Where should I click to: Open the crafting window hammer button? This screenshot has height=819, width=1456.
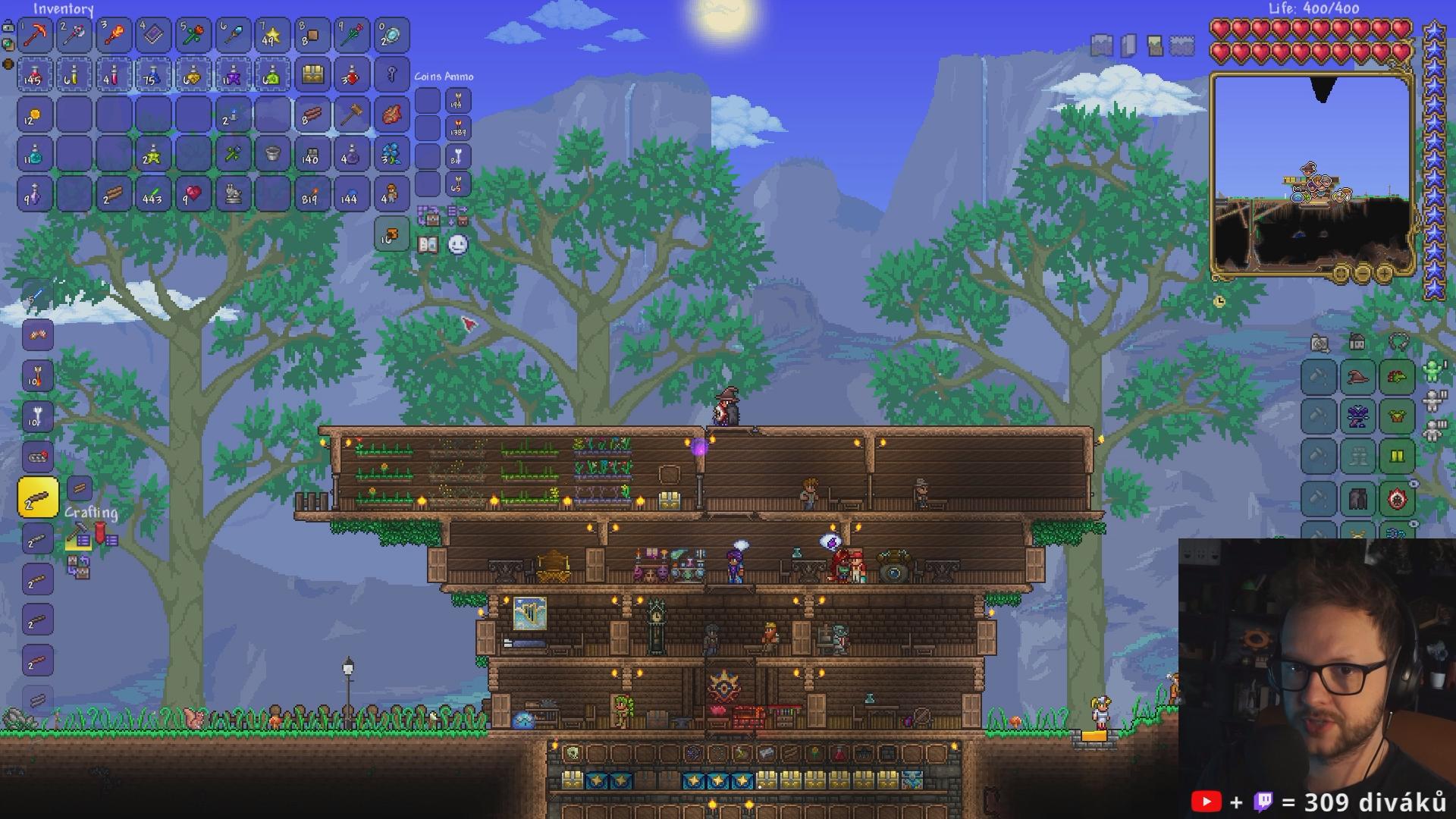[78, 538]
